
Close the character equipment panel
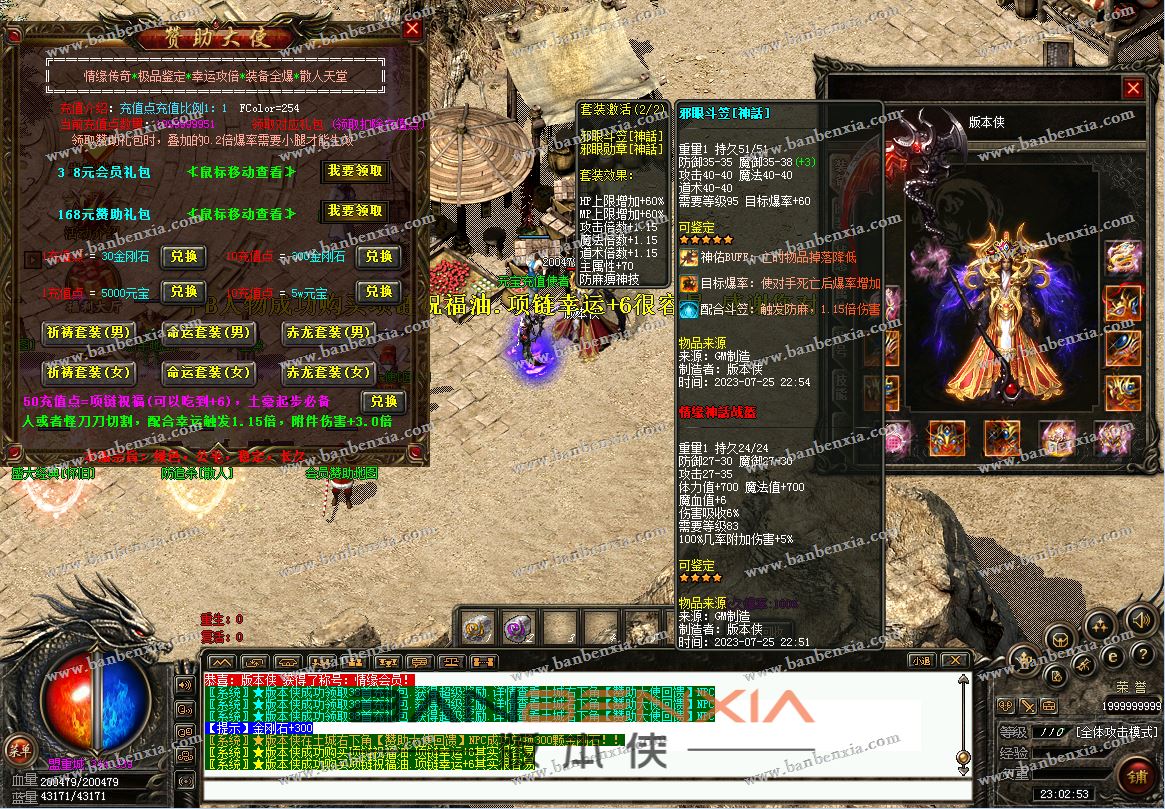coord(1132,88)
